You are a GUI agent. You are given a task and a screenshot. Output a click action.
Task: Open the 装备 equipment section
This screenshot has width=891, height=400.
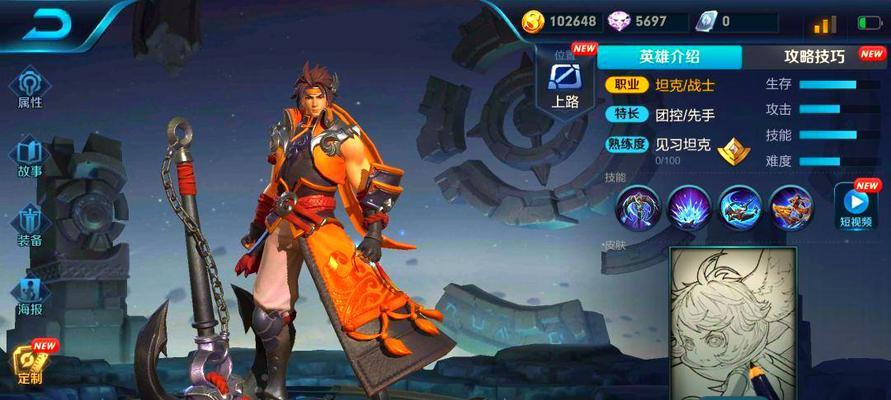pos(30,224)
